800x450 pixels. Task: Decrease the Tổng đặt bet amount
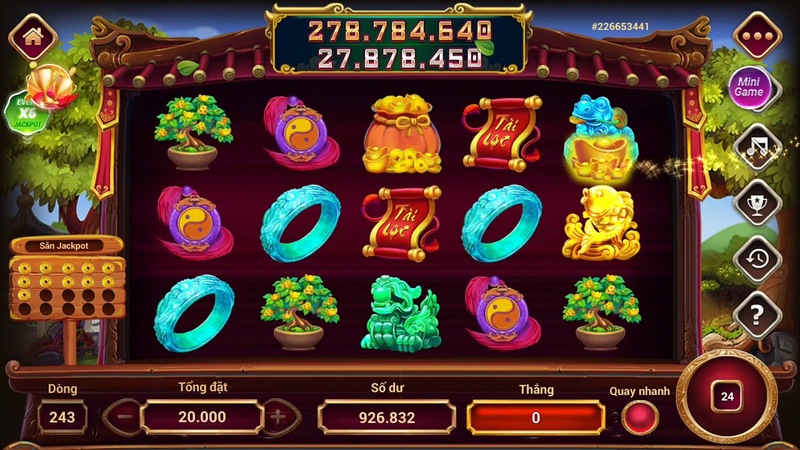click(x=122, y=414)
